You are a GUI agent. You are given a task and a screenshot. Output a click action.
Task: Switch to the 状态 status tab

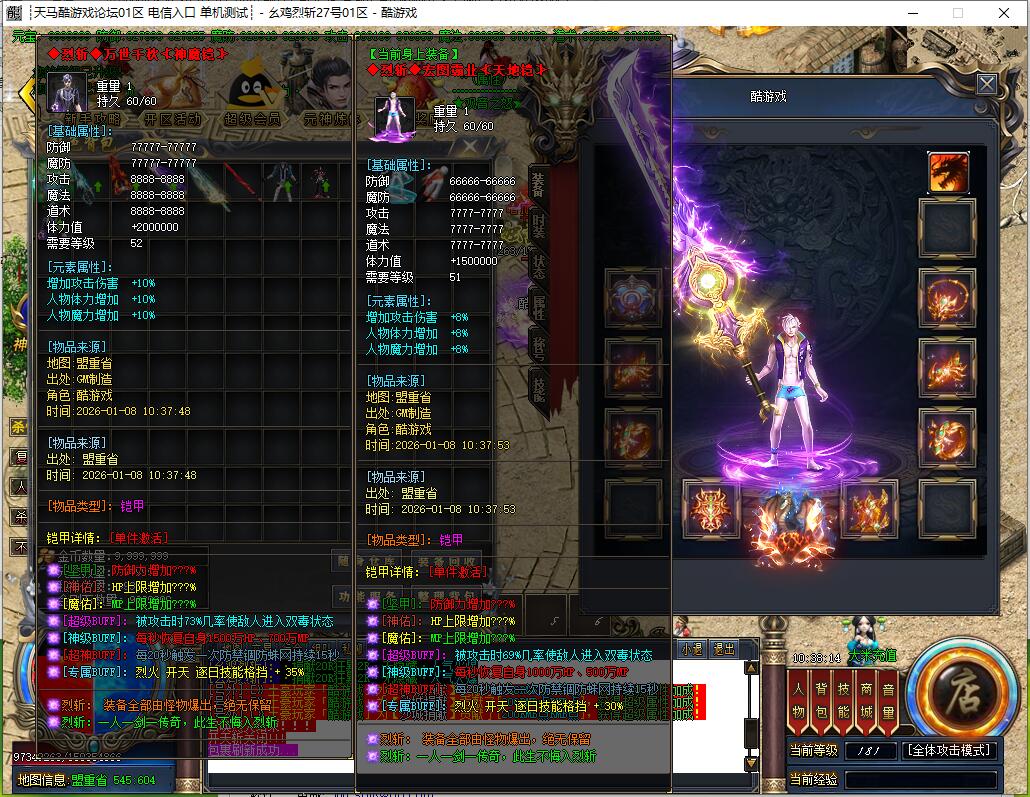[538, 265]
